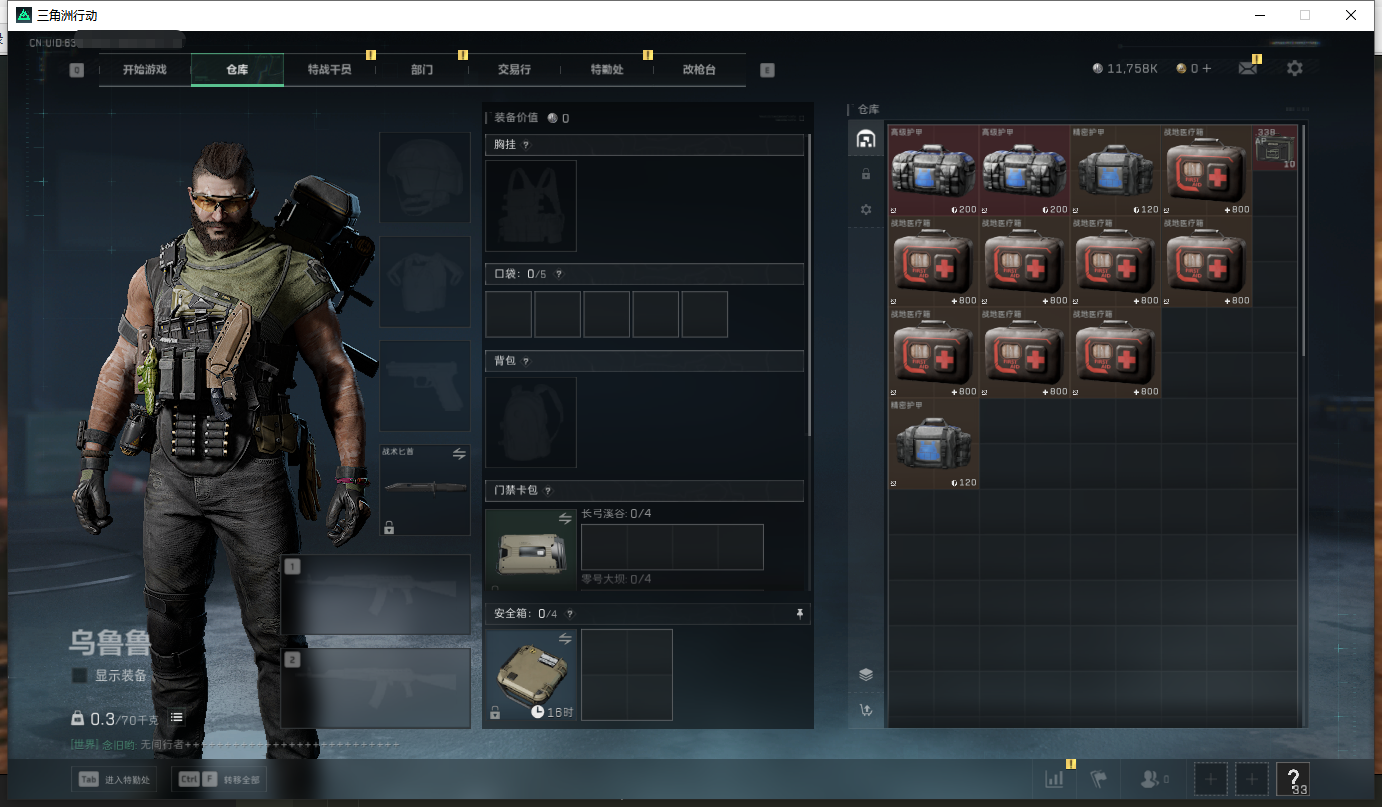Open the mail envelope icon
1382x807 pixels.
coord(1247,68)
